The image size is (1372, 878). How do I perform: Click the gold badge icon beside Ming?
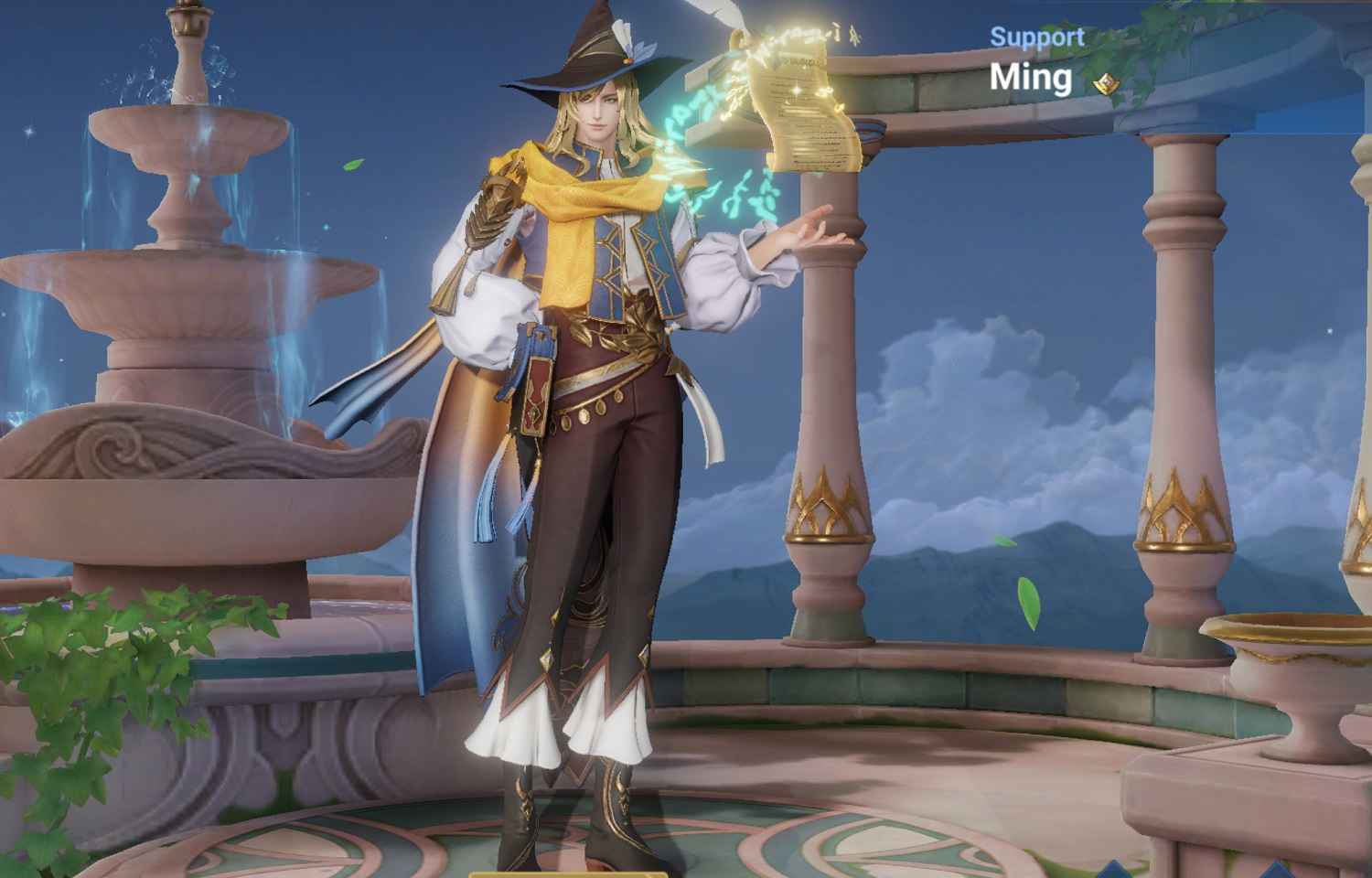coord(1107,84)
